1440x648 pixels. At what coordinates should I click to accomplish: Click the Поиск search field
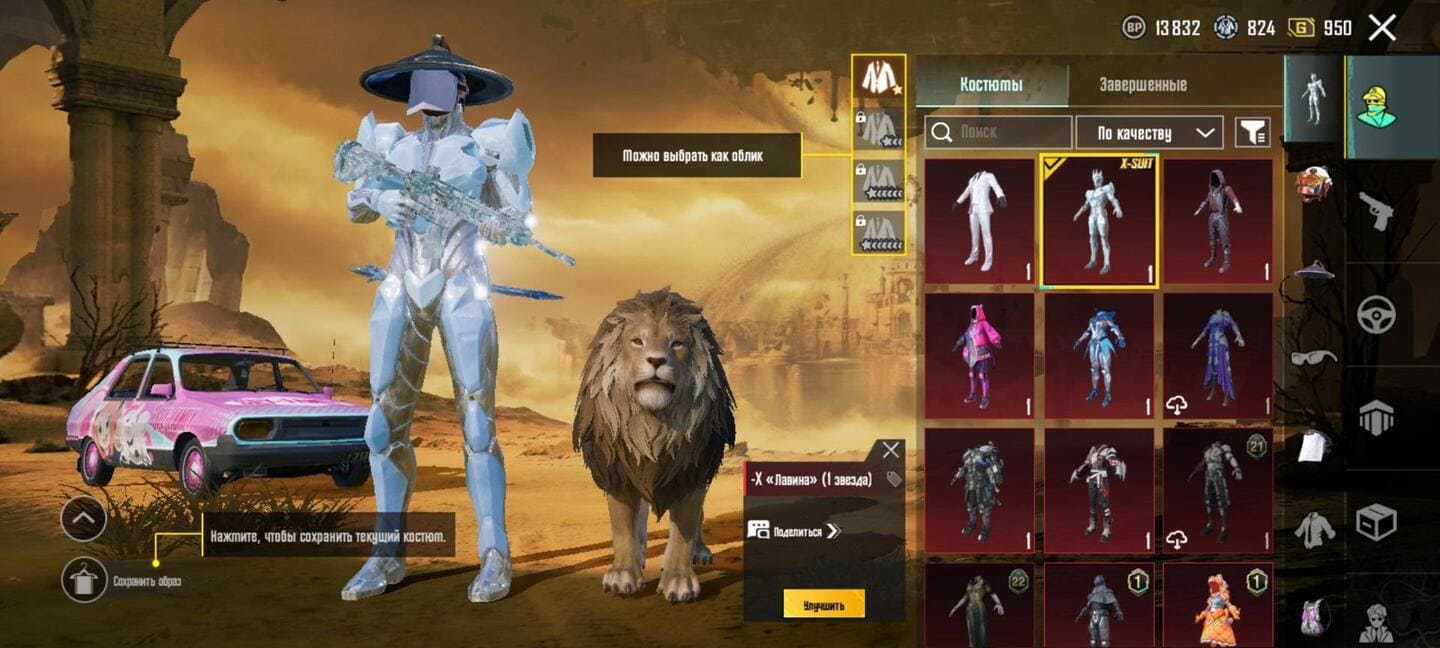(998, 132)
